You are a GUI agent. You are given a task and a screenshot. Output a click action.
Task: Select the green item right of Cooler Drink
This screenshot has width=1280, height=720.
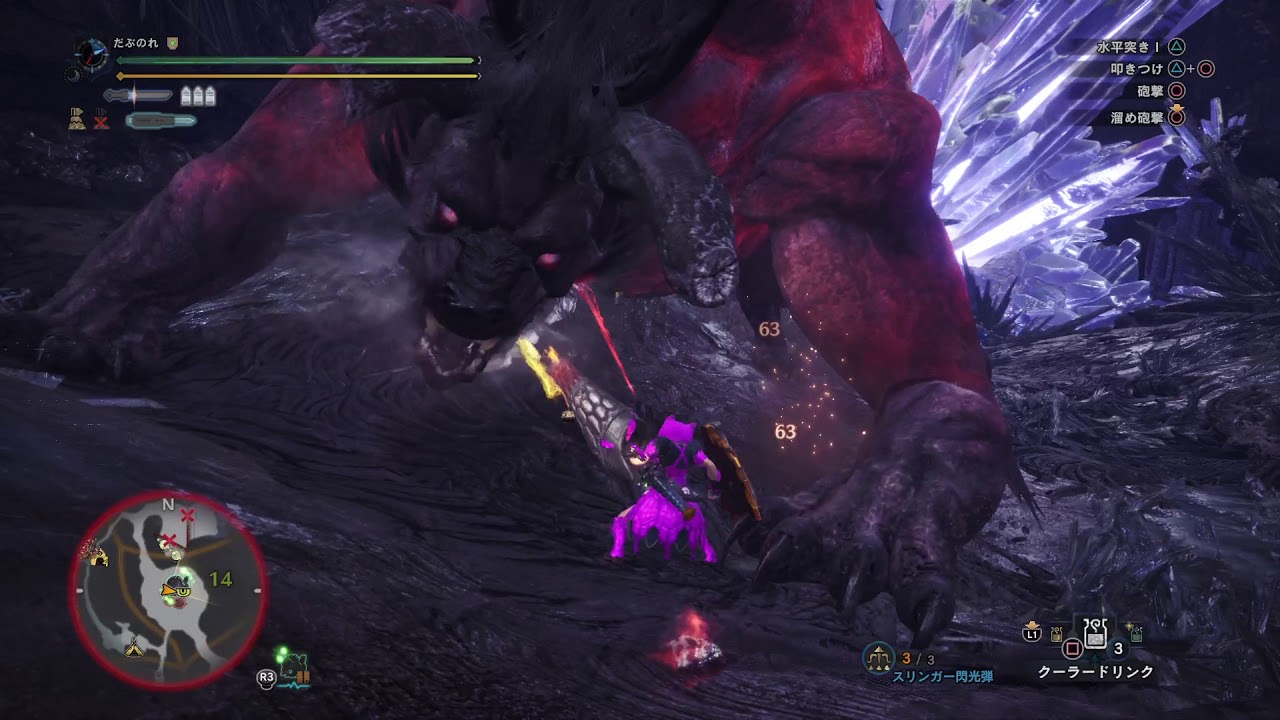click(x=1136, y=634)
